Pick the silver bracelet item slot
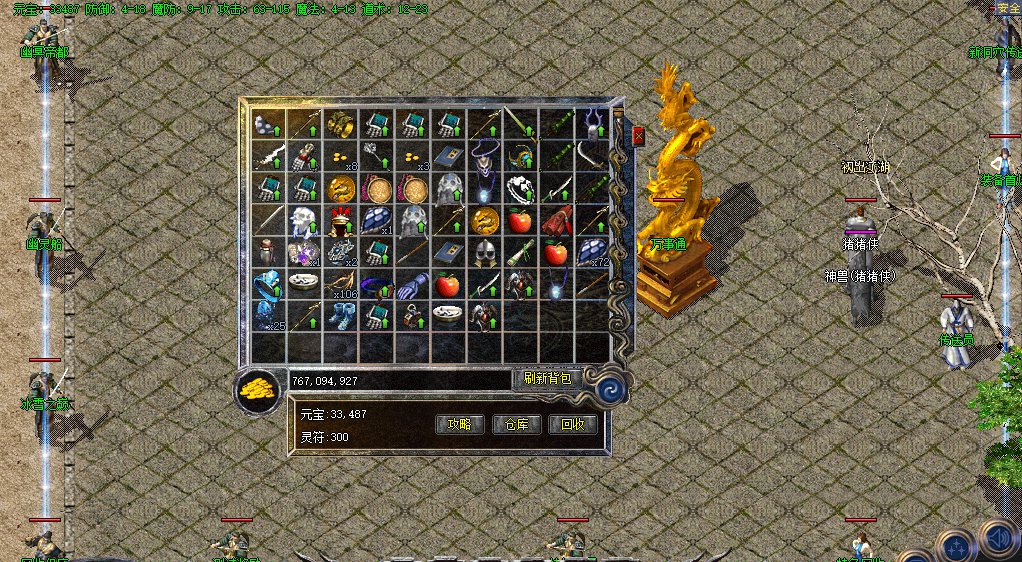Viewport: 1022px width, 562px height. click(x=521, y=188)
